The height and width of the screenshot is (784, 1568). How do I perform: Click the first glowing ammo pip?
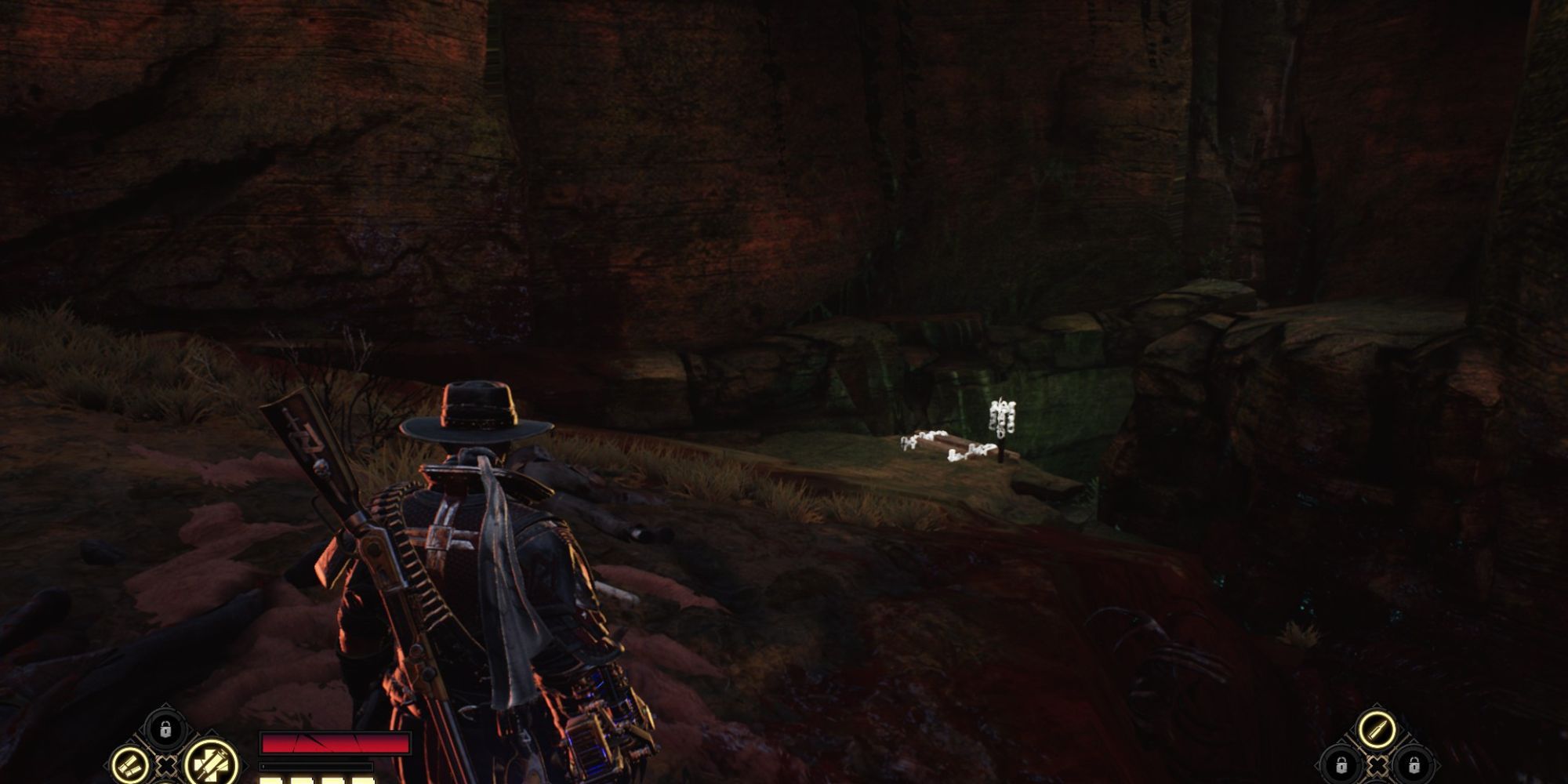pos(270,779)
